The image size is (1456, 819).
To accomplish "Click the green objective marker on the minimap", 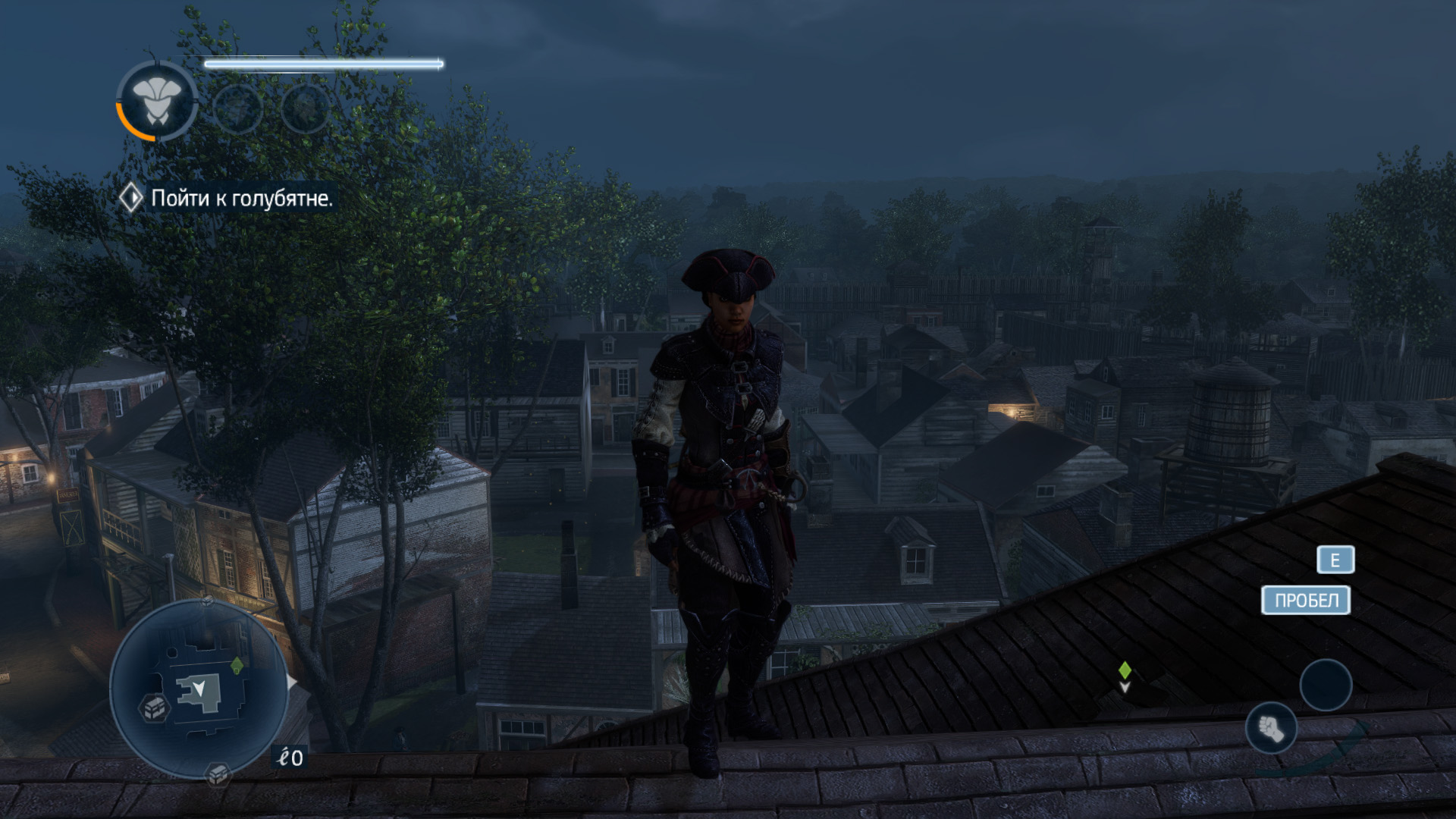I will (x=237, y=665).
